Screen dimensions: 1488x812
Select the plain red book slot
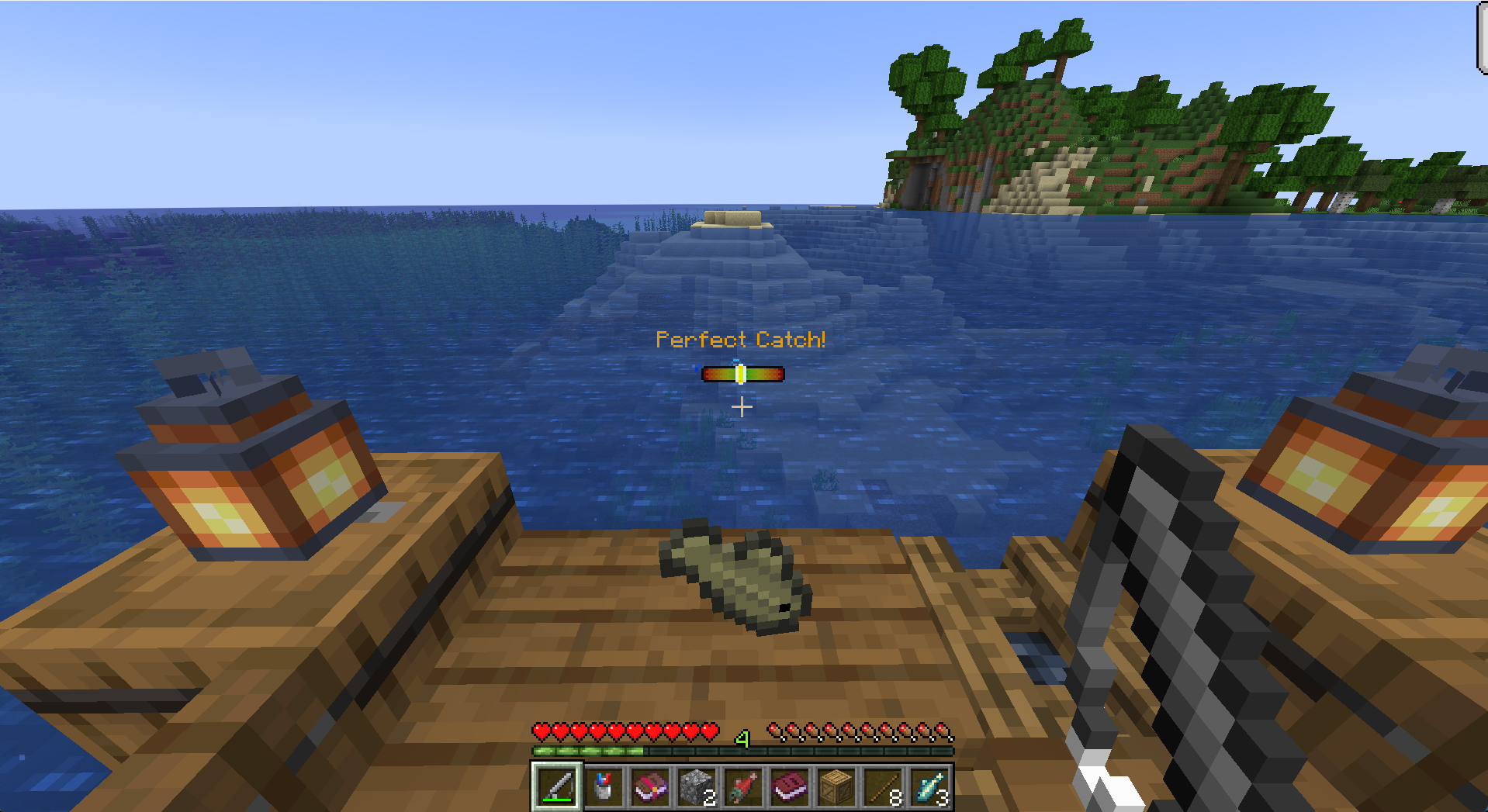coord(789,787)
